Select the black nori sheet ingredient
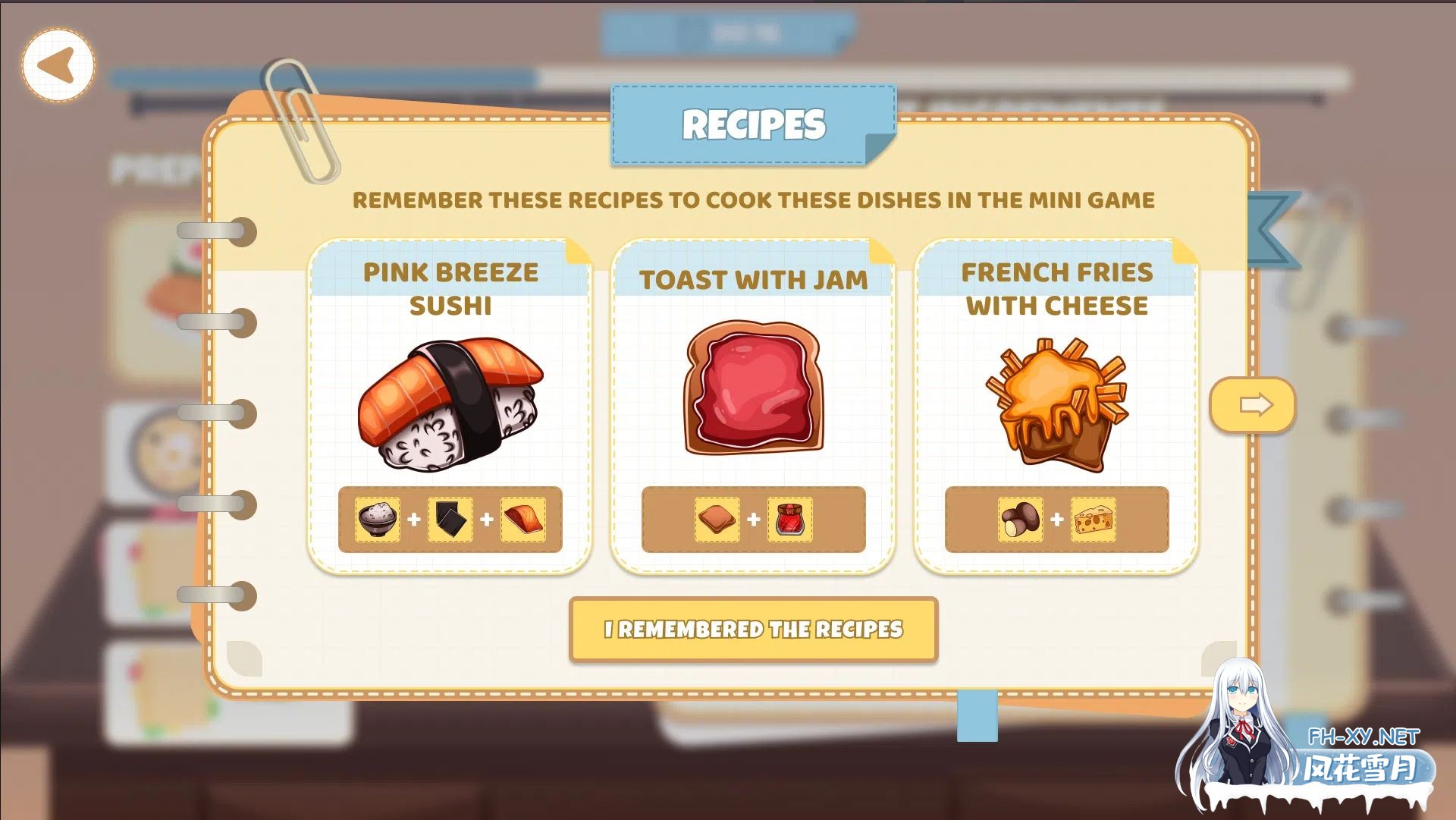Viewport: 1456px width, 820px height. 450,520
